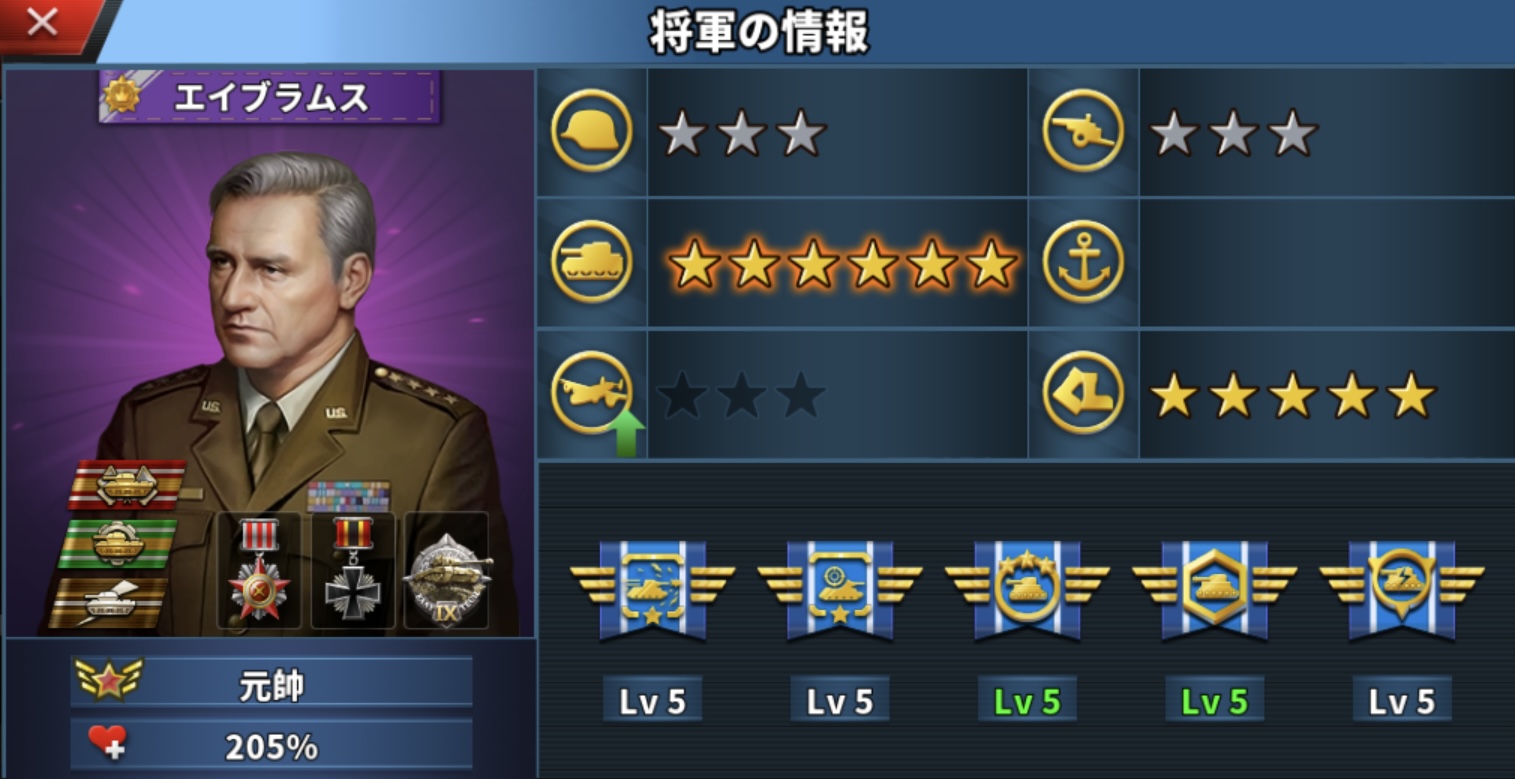The width and height of the screenshot is (1515, 779).
Task: Open the red star medal slot
Action: [x=259, y=571]
